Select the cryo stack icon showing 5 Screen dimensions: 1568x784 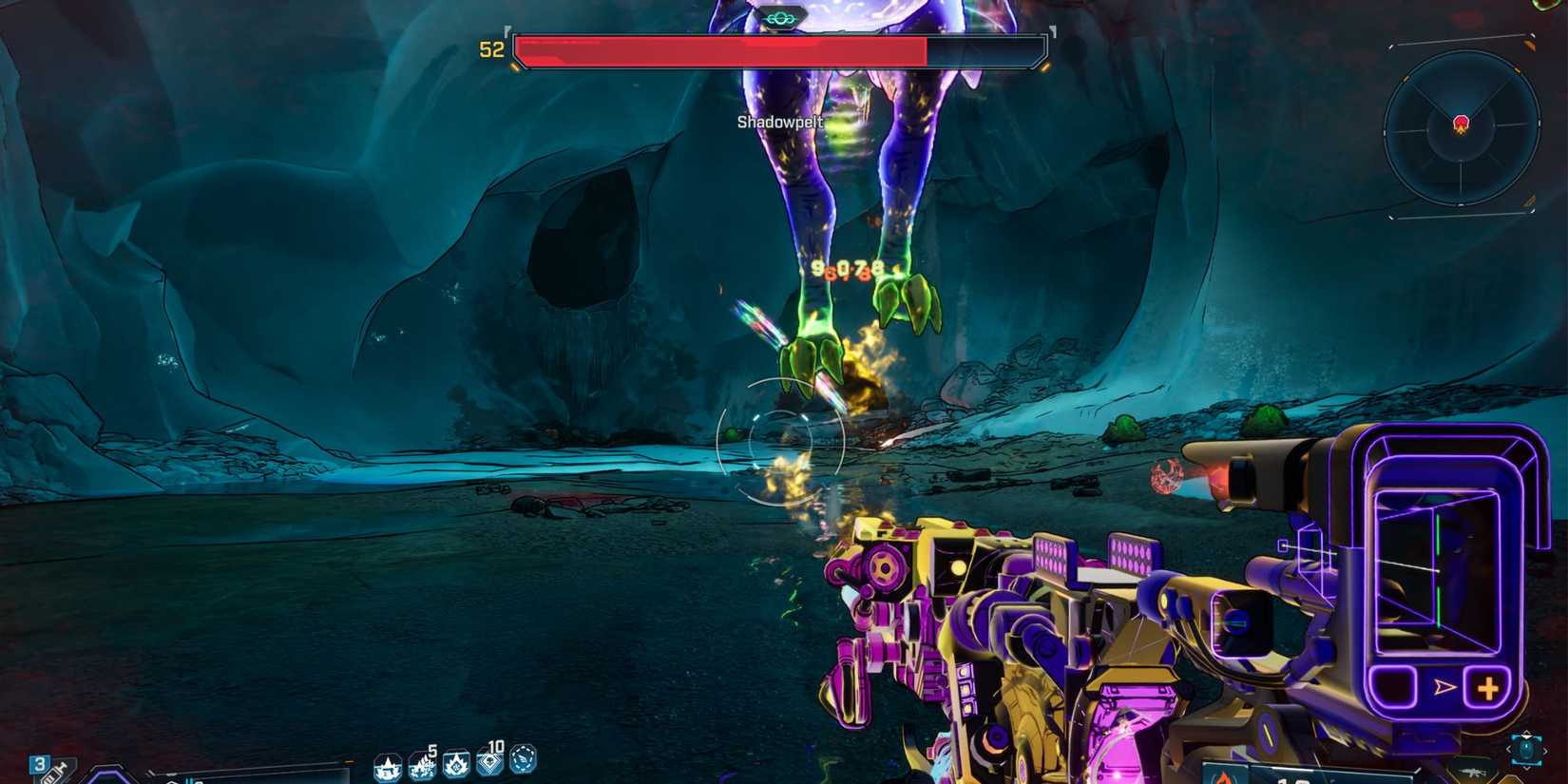[x=424, y=767]
